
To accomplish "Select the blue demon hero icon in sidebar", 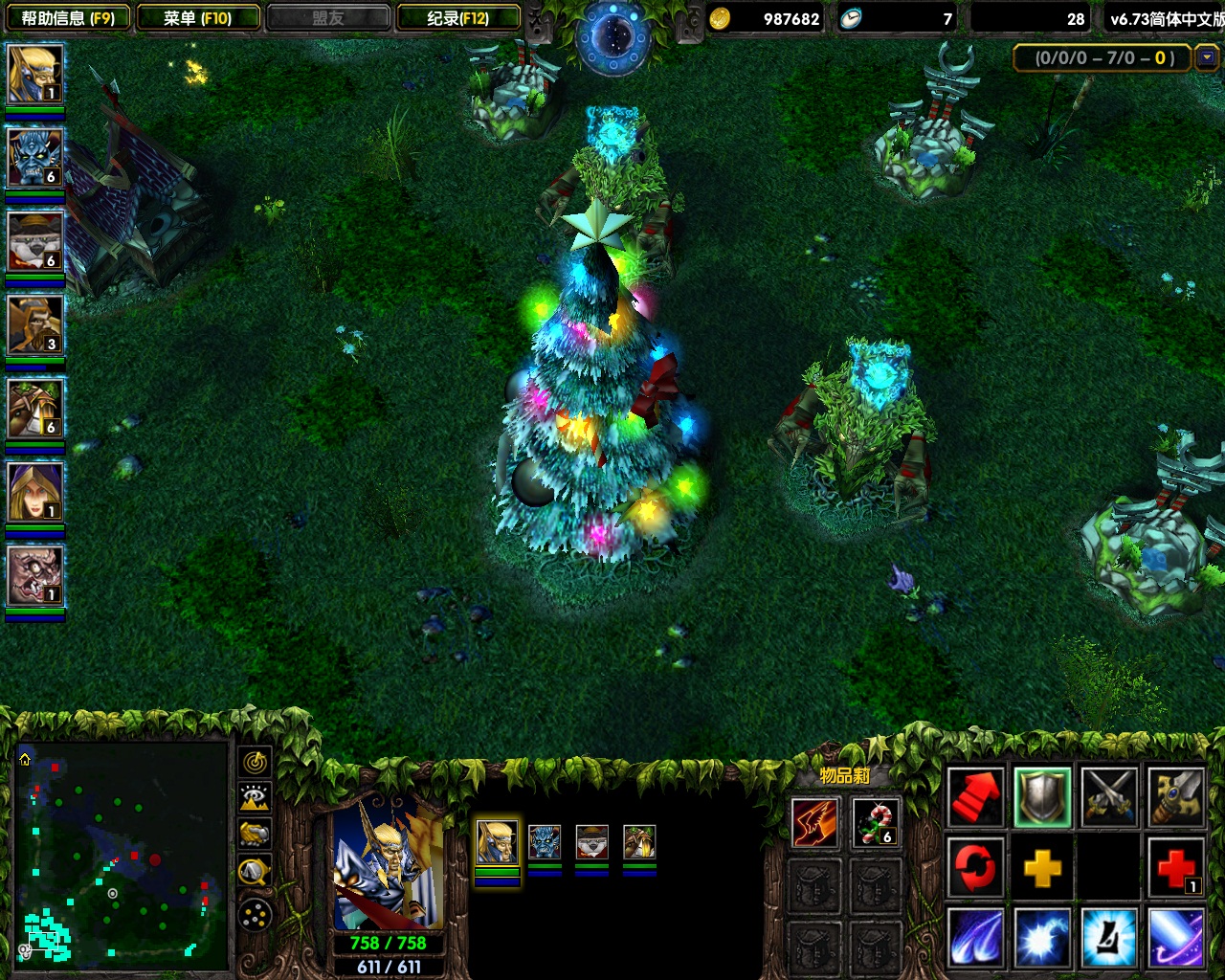I will pyautogui.click(x=35, y=158).
